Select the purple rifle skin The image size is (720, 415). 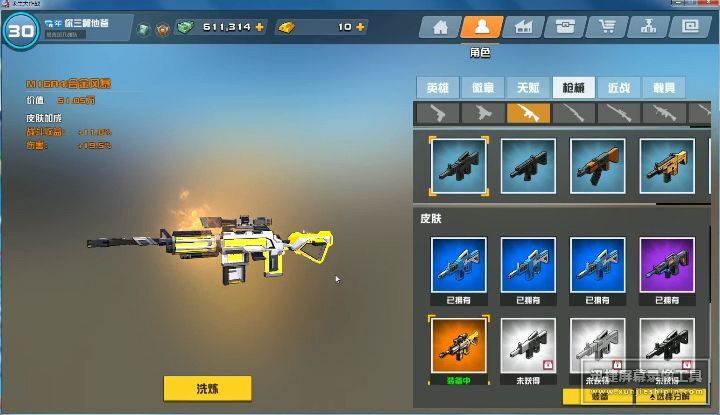(x=667, y=265)
